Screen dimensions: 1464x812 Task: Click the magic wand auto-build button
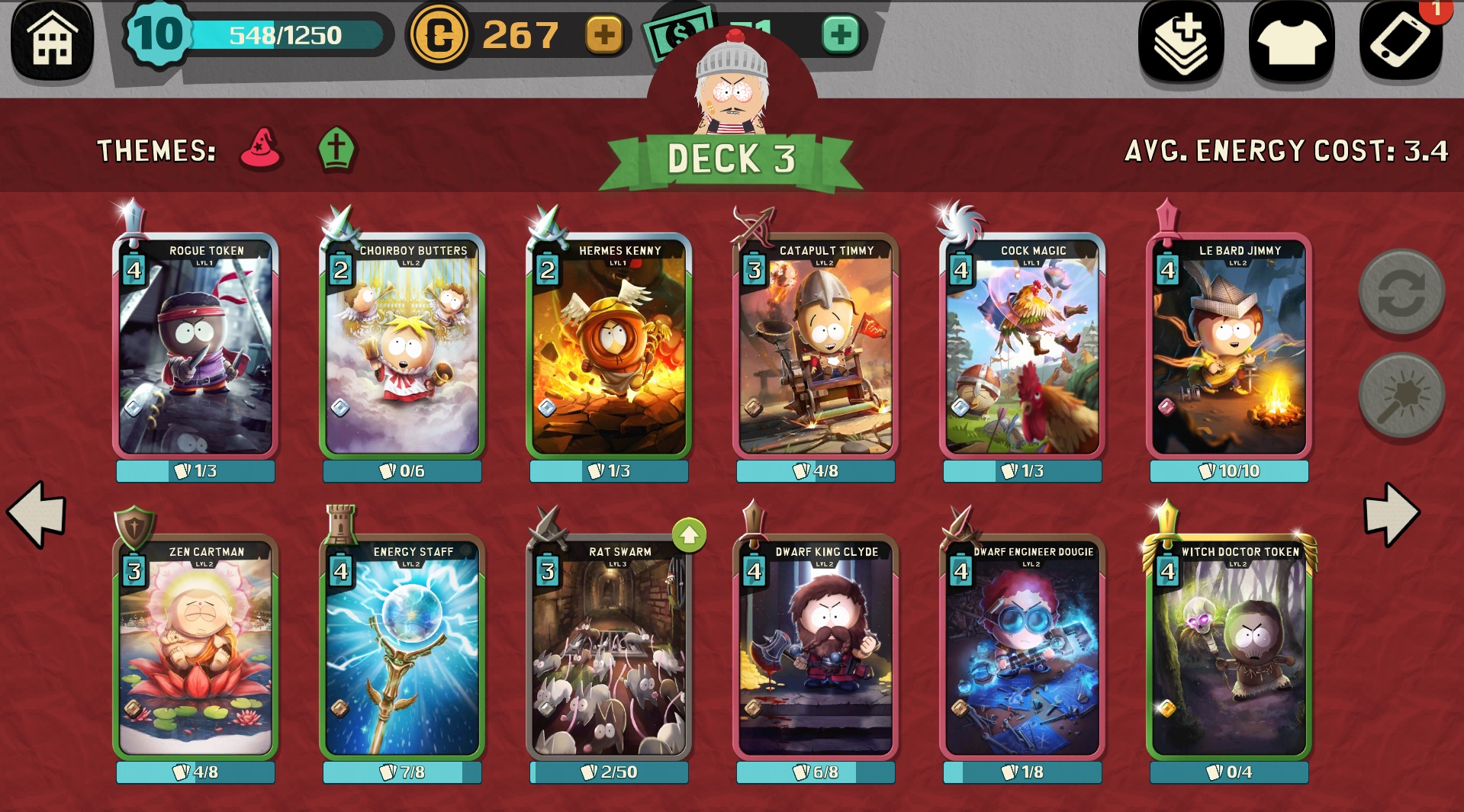1401,395
